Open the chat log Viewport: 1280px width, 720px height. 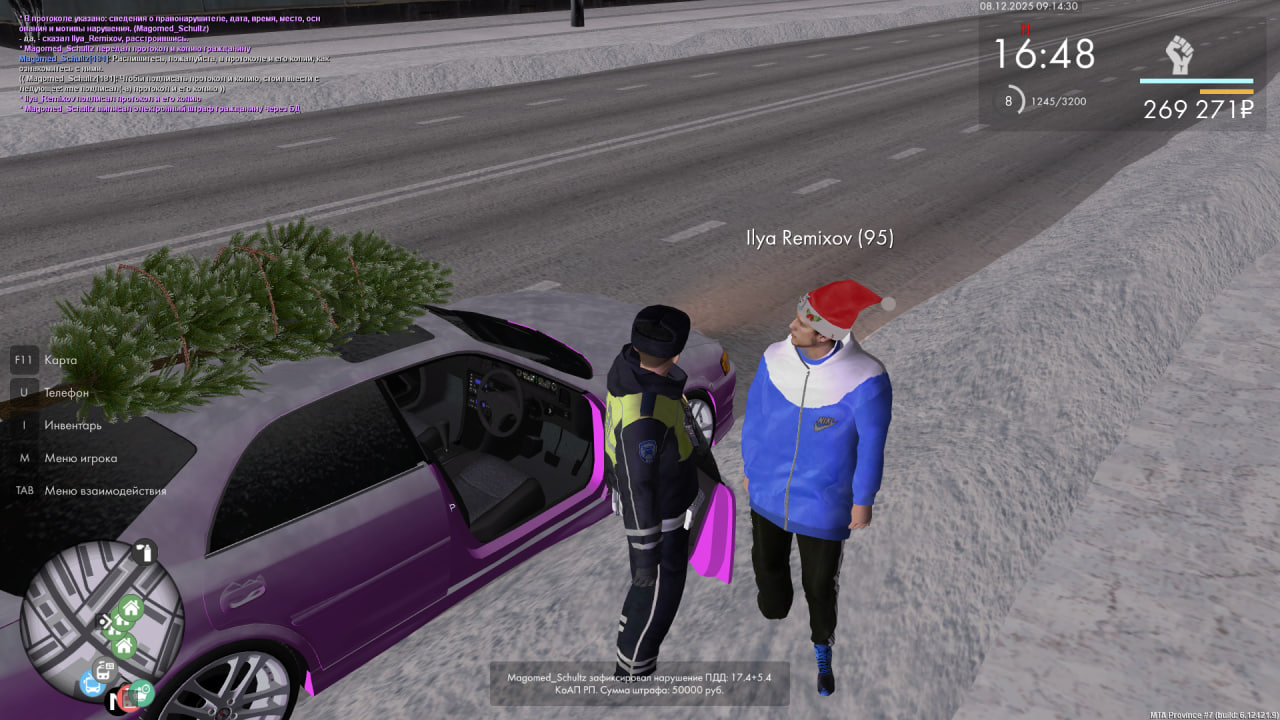click(x=170, y=62)
